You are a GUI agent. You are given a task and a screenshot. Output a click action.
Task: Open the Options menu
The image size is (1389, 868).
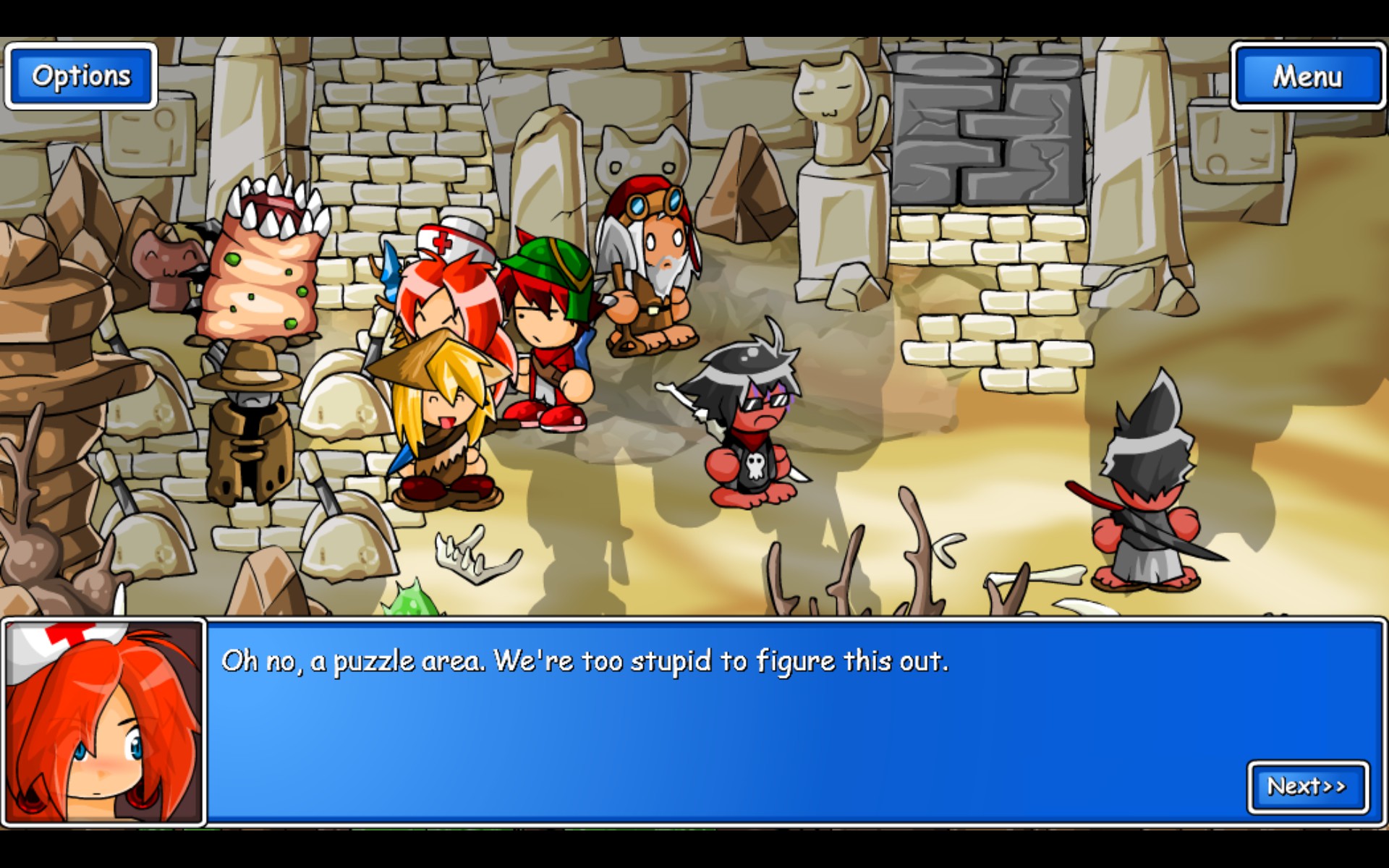point(80,75)
